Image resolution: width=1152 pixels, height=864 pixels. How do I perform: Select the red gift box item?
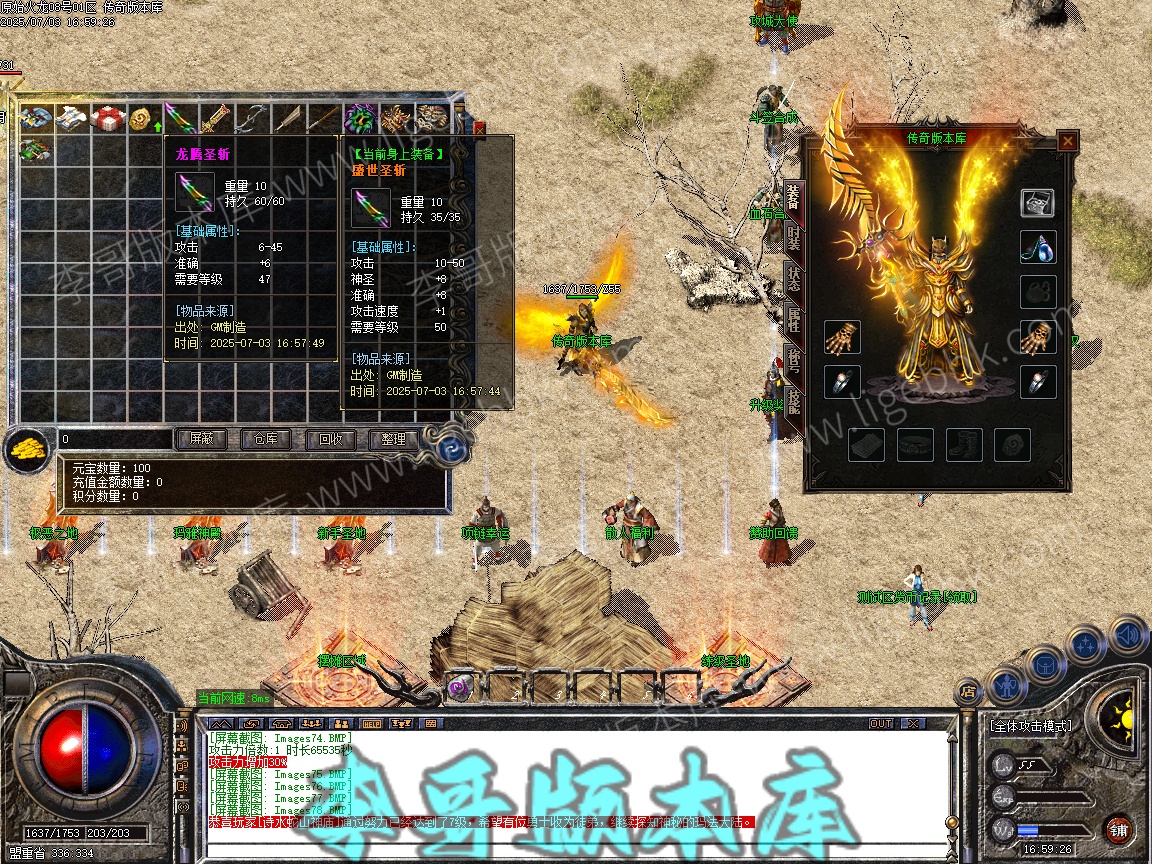(107, 119)
